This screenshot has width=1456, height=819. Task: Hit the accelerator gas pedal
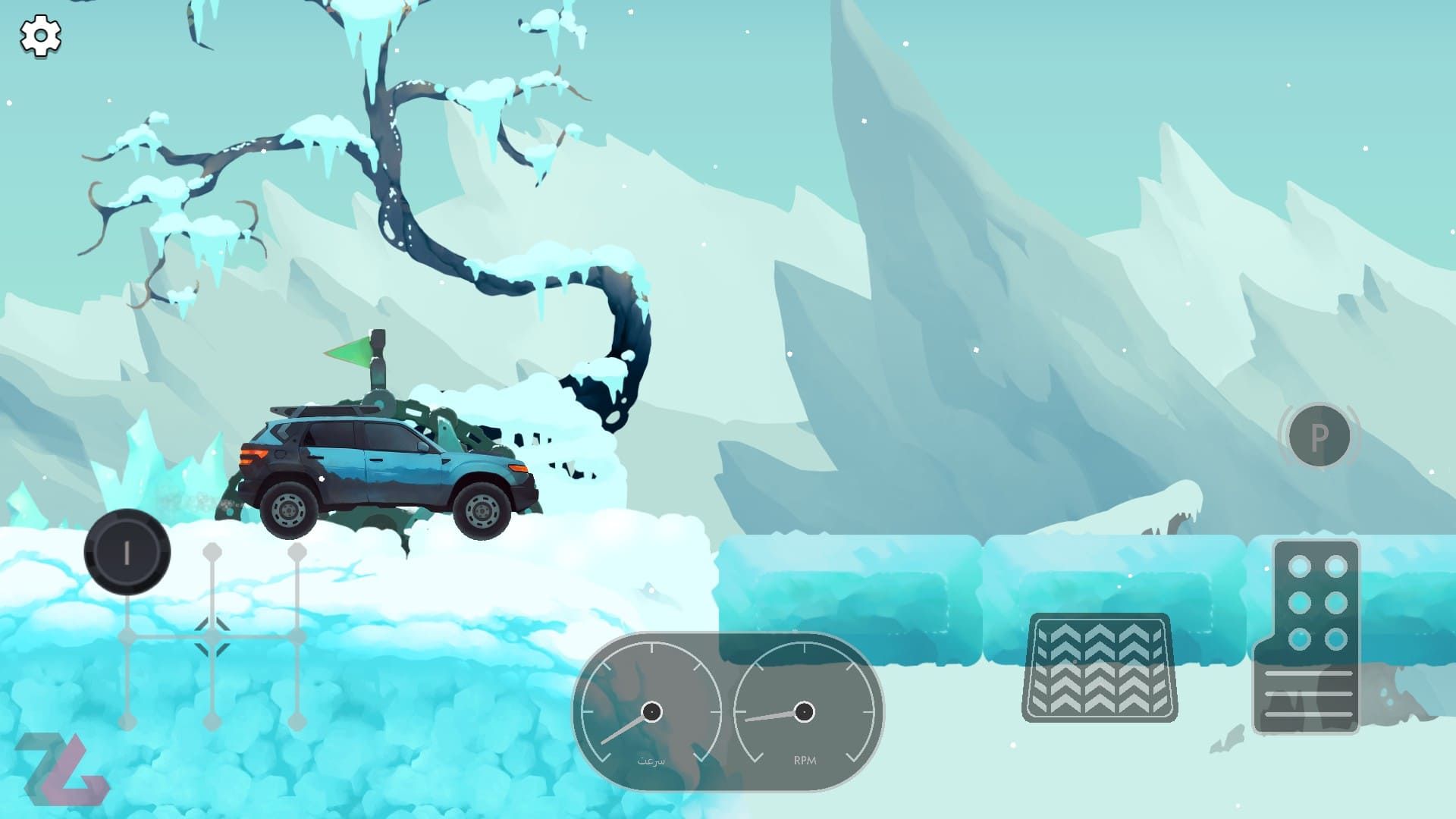(1307, 637)
